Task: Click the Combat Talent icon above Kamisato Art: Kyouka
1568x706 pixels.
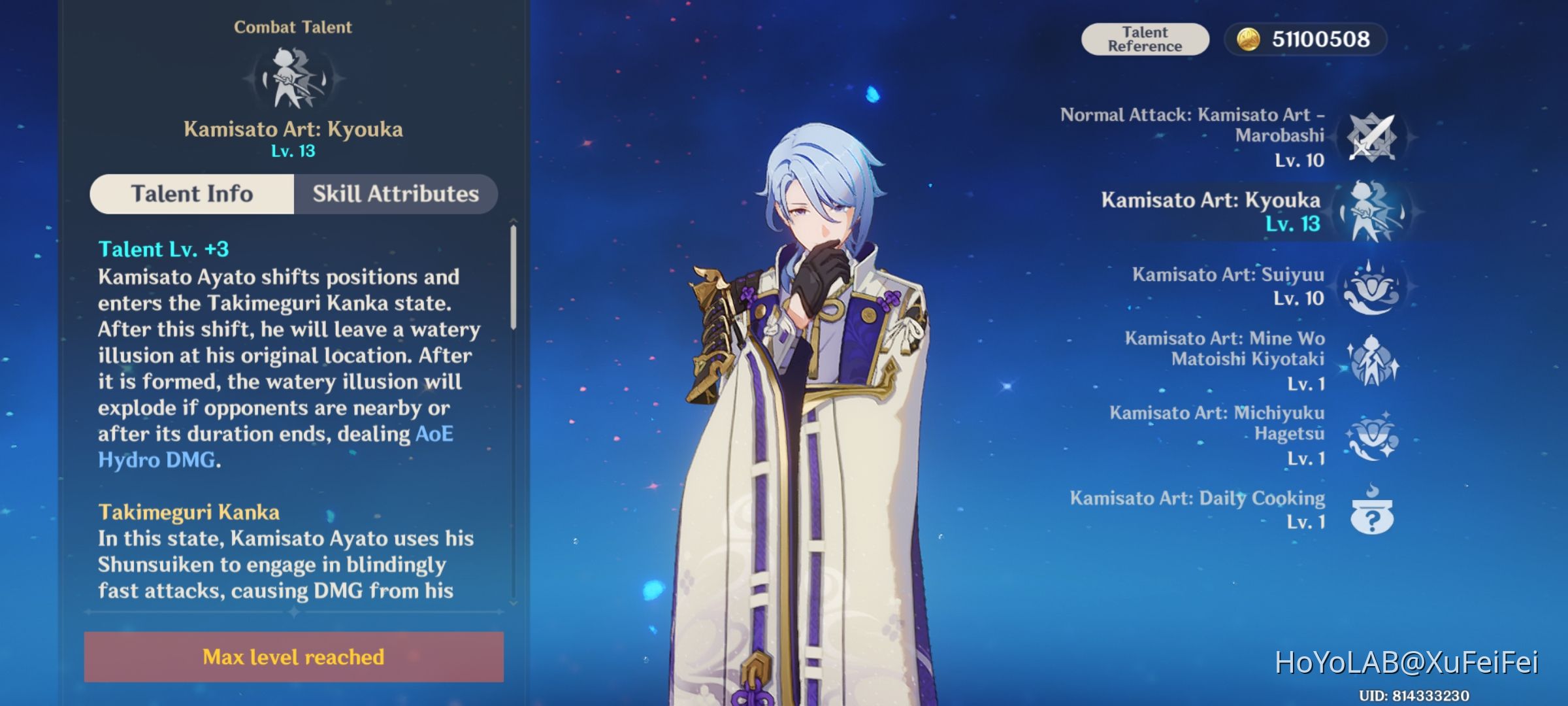Action: pyautogui.click(x=293, y=76)
